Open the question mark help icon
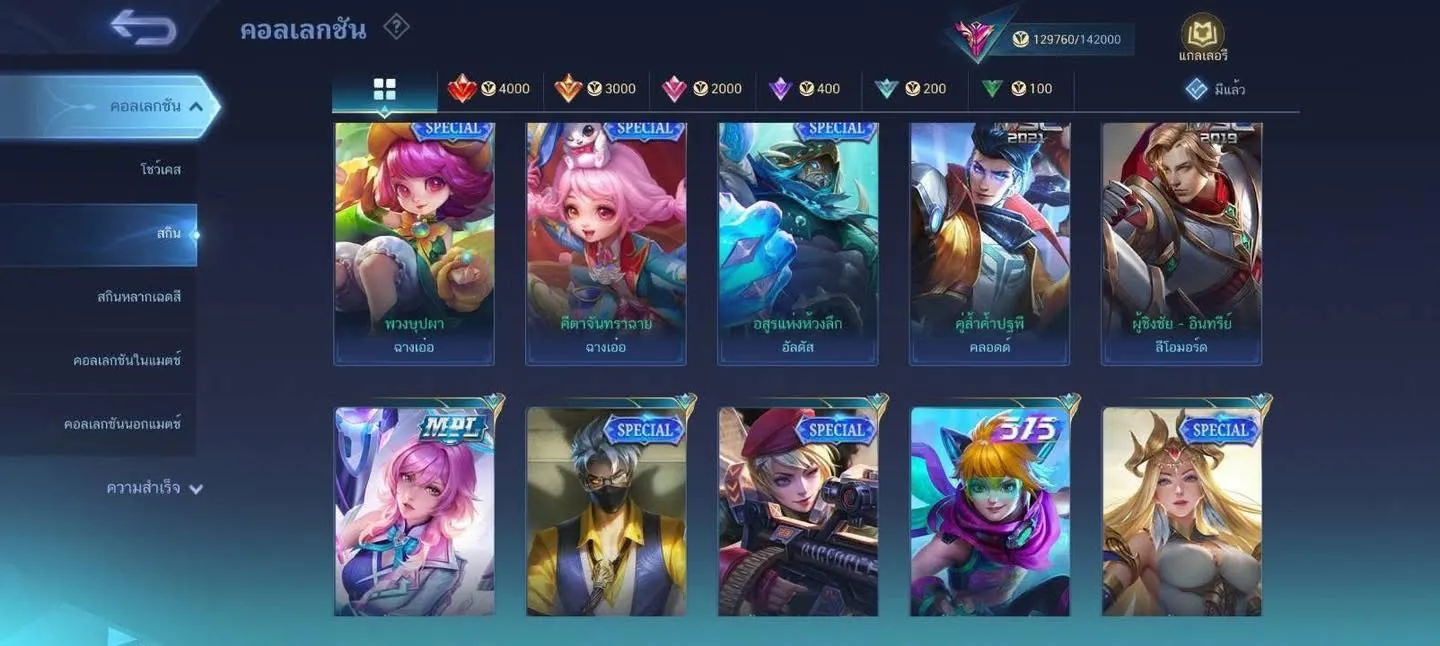 click(396, 27)
